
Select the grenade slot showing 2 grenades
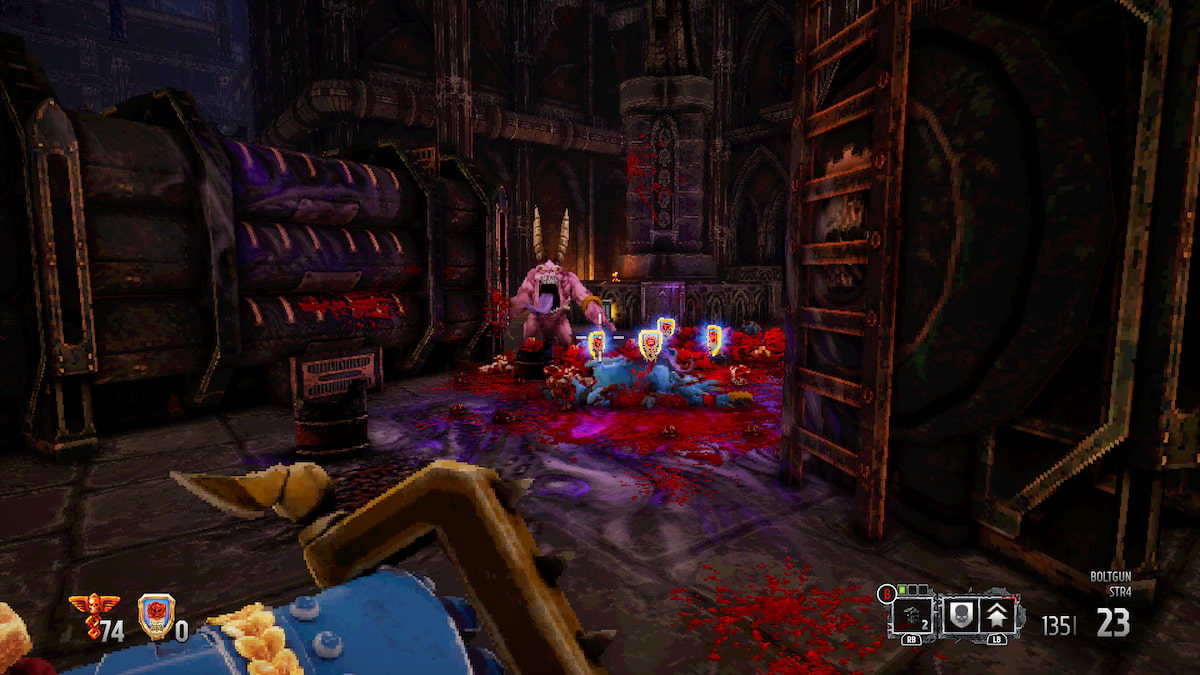(913, 616)
